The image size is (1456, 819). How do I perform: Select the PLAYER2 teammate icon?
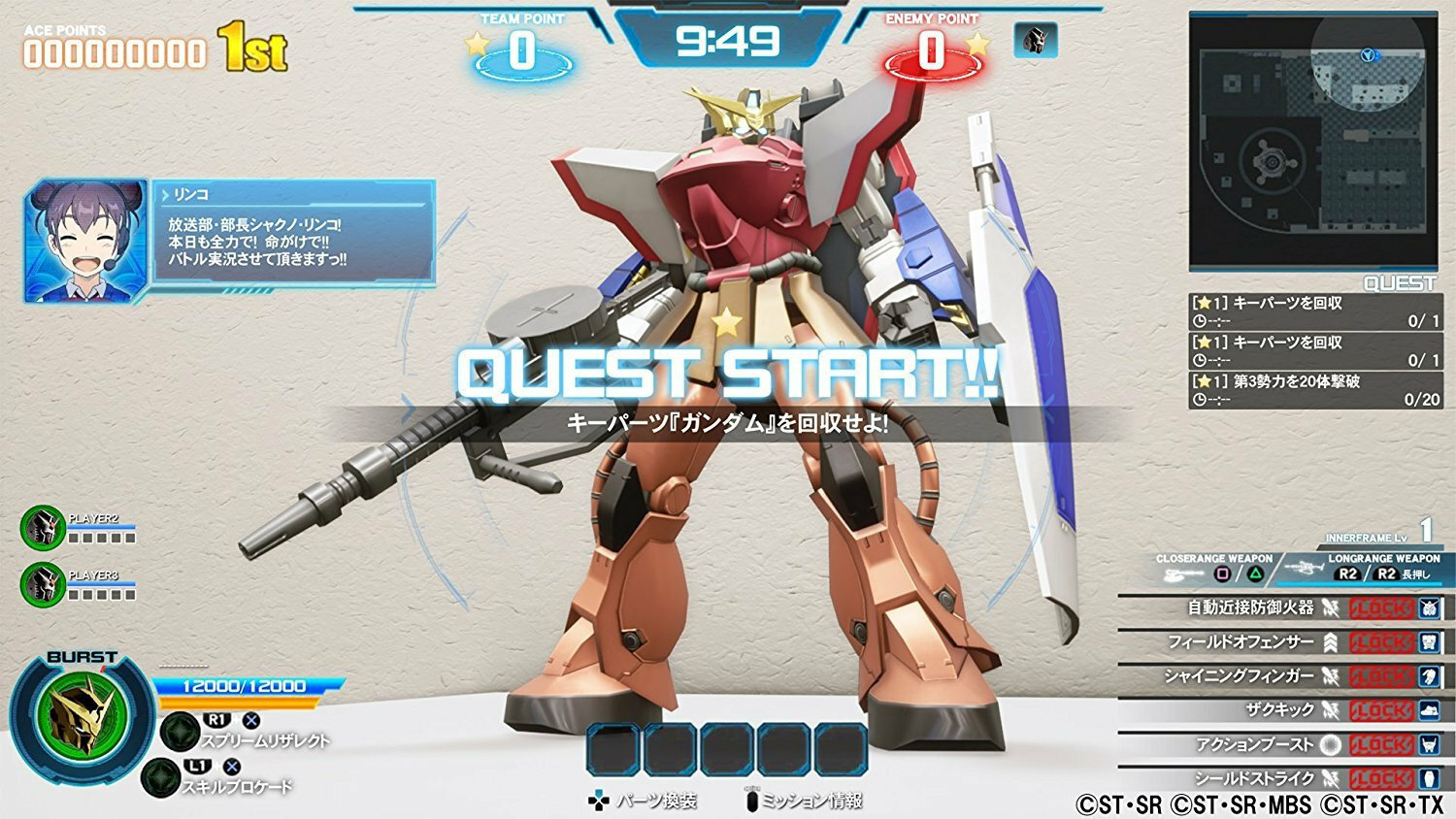coord(42,528)
